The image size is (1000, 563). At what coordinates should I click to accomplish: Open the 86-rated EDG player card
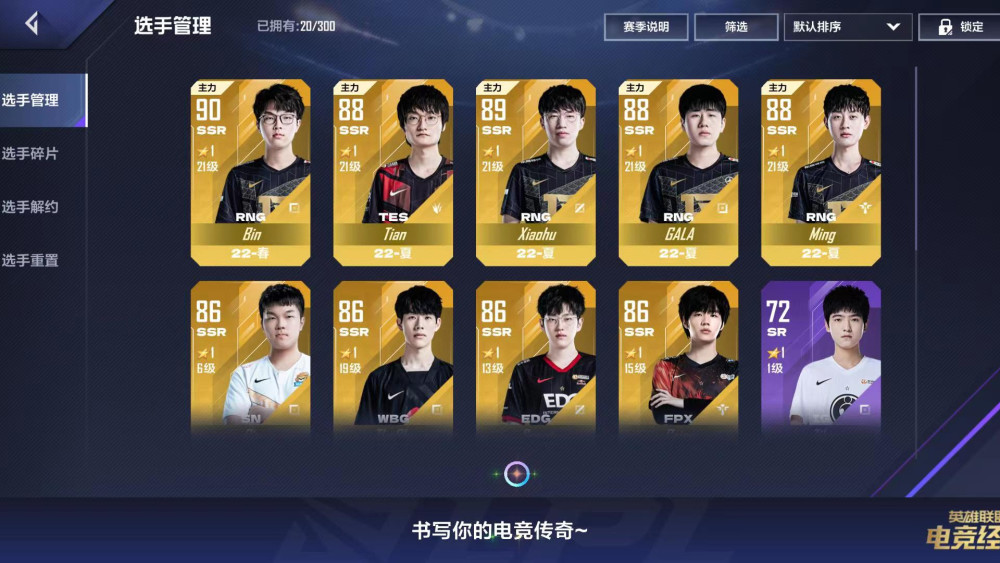click(x=536, y=355)
